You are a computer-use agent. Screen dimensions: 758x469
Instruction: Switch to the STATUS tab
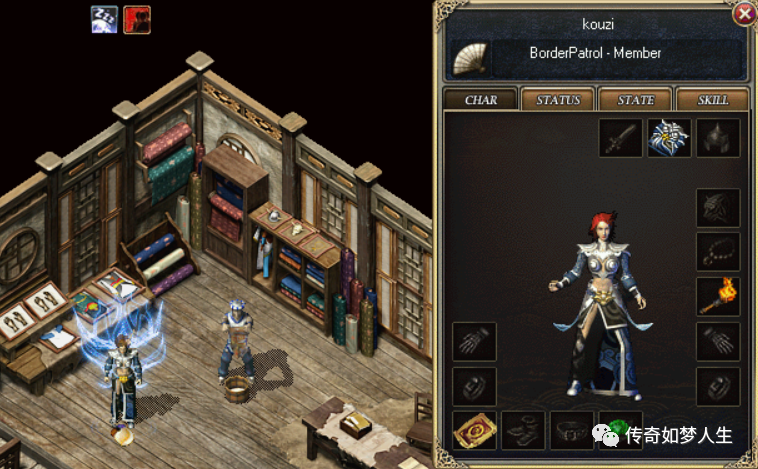click(x=558, y=100)
